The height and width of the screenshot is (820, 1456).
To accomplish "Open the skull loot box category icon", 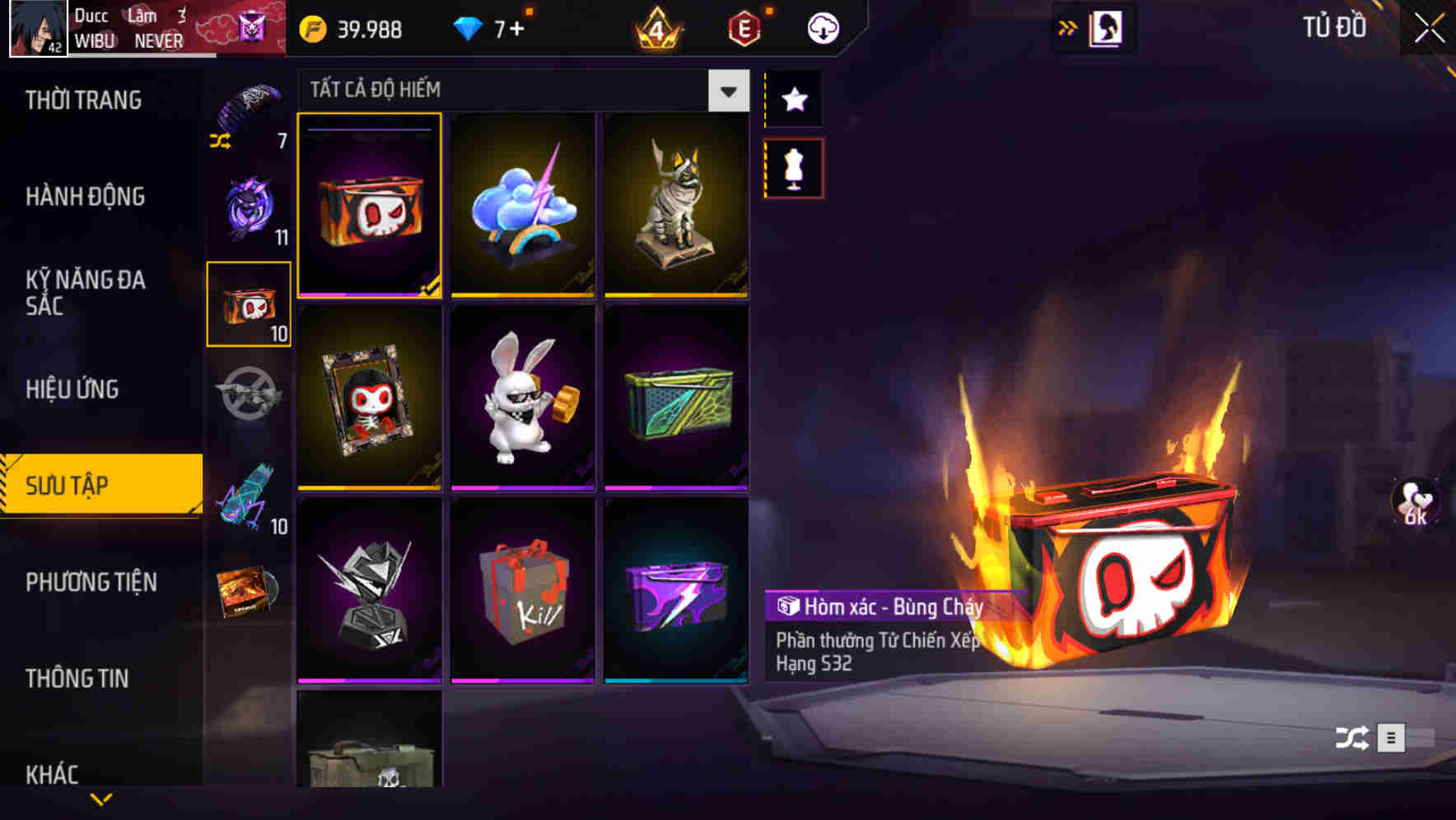I will [x=248, y=305].
